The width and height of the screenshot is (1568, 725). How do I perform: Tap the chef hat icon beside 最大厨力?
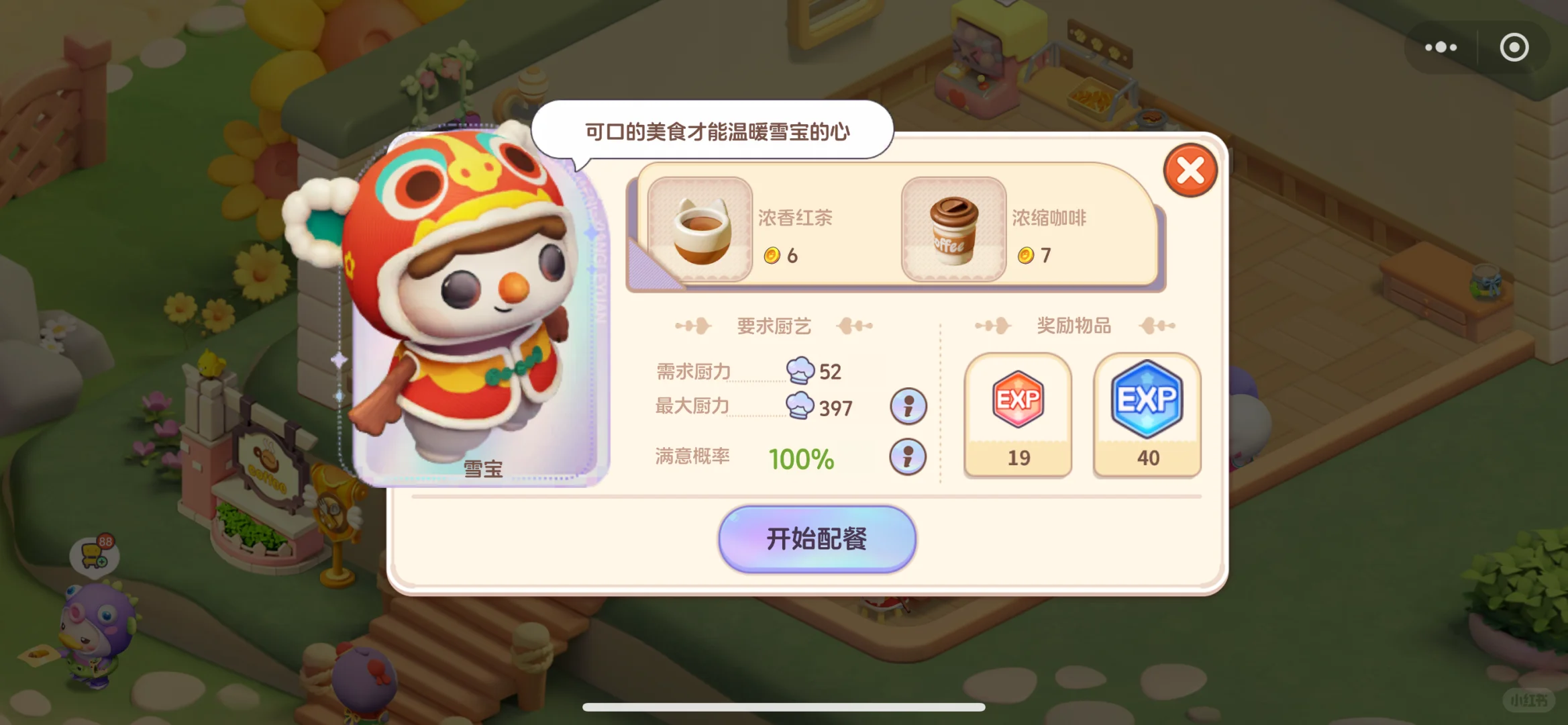click(x=799, y=406)
